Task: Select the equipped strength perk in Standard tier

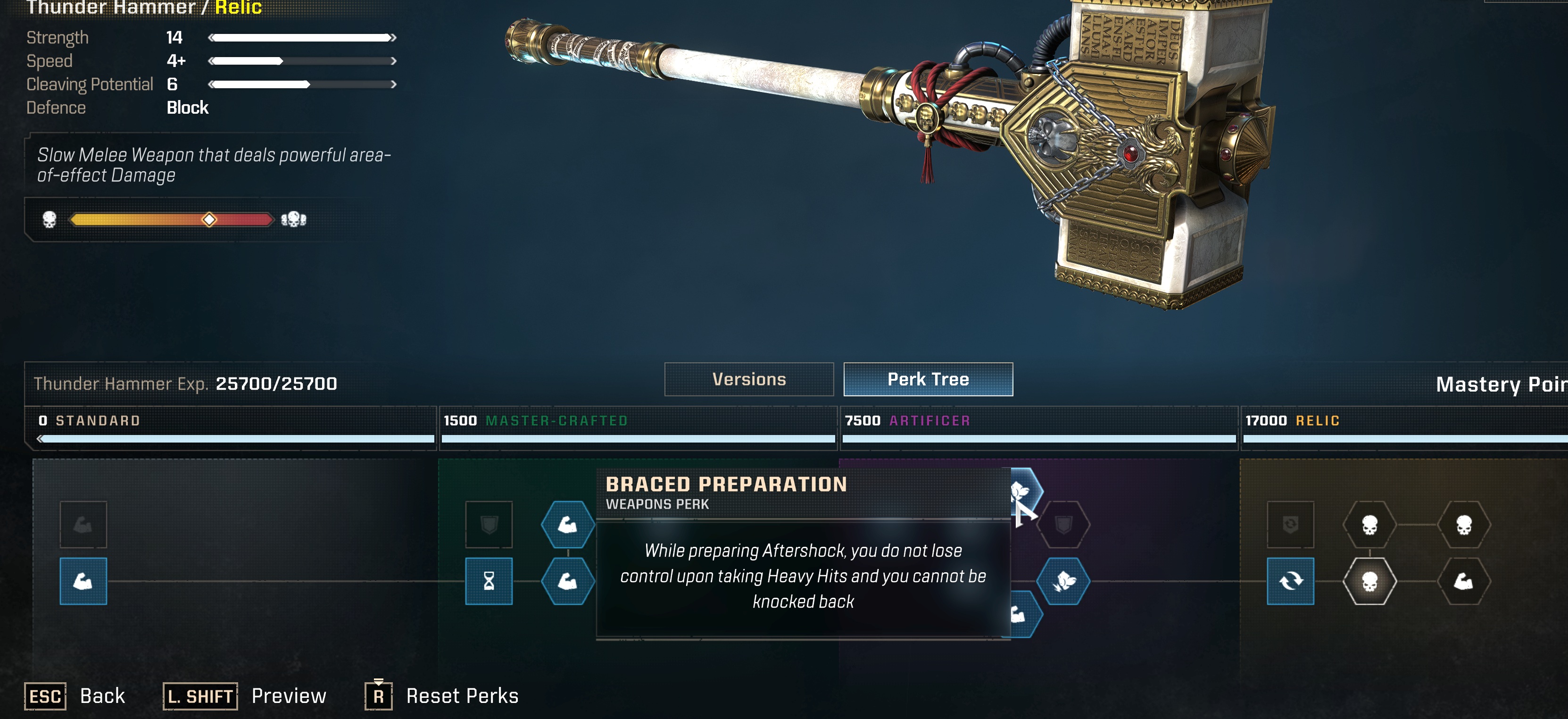Action: point(83,581)
